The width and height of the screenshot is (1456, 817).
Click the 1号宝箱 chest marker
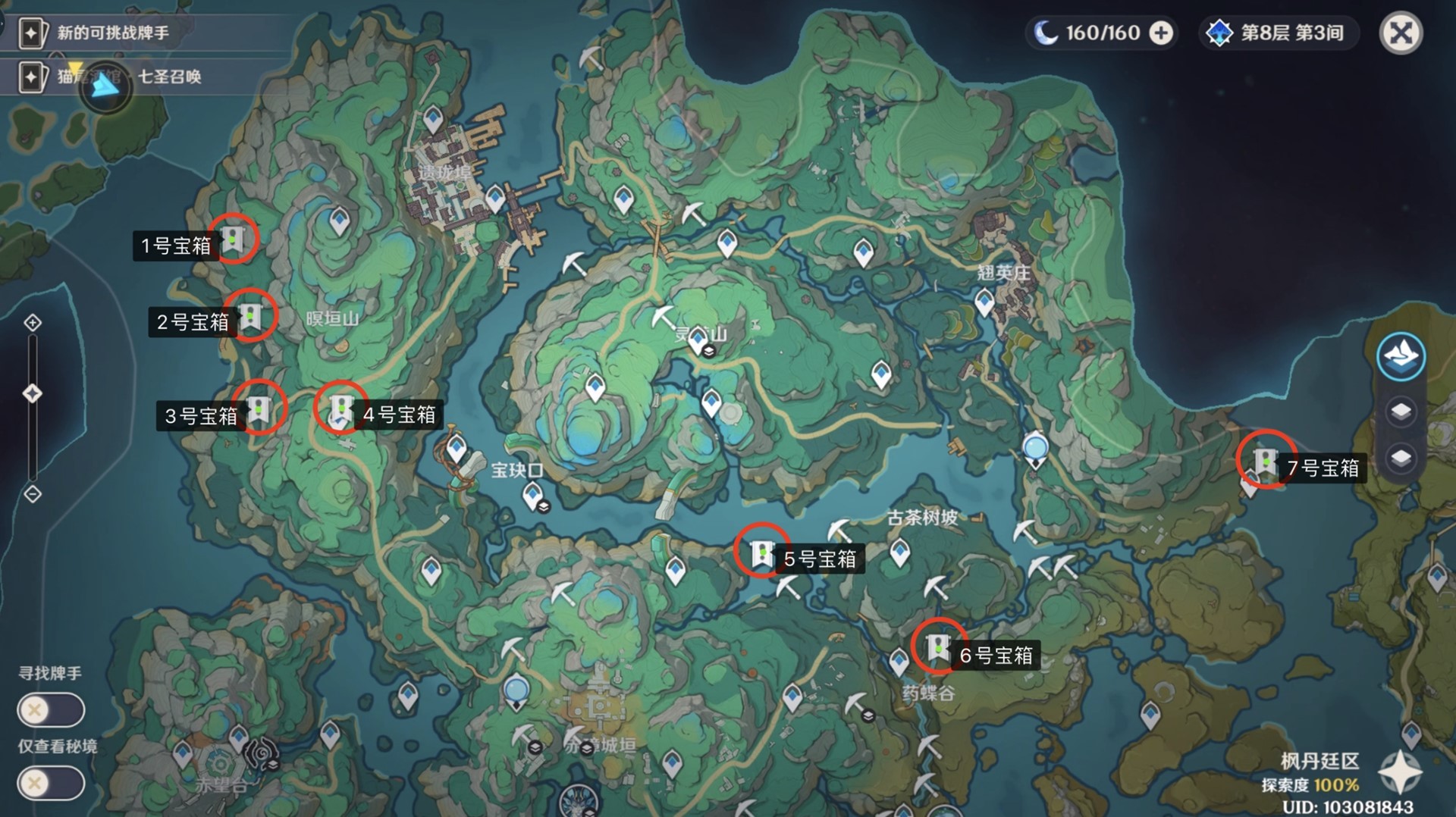pyautogui.click(x=234, y=240)
